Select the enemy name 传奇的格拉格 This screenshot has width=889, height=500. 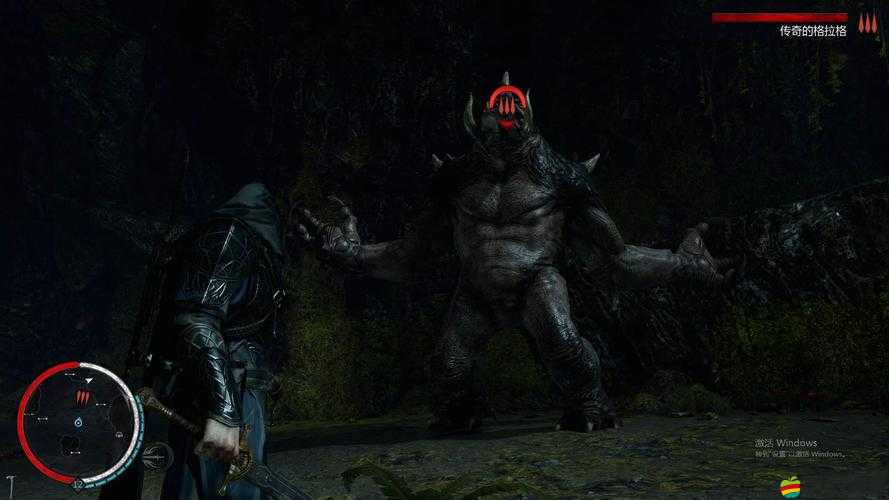click(x=813, y=31)
